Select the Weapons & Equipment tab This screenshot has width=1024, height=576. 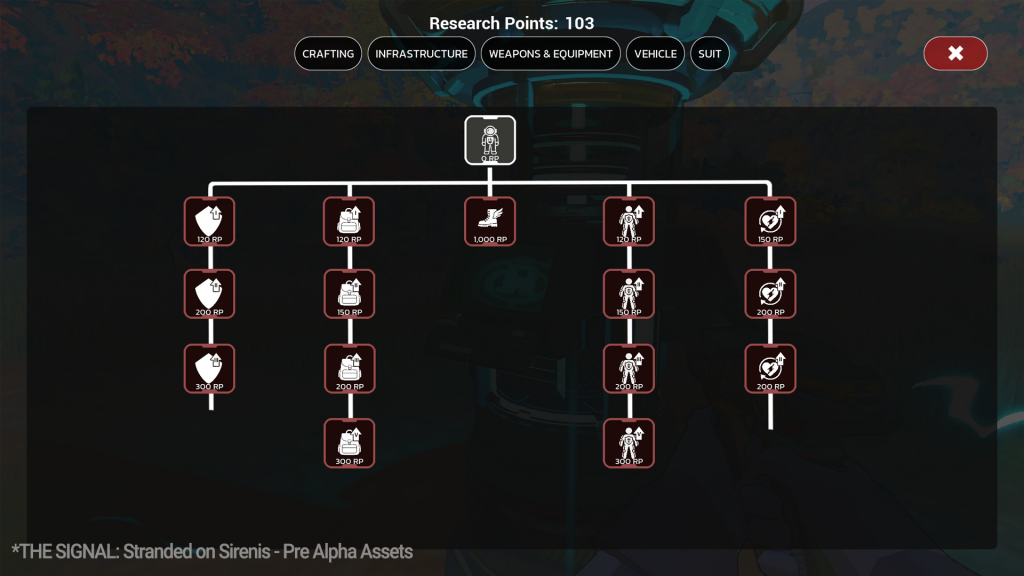tap(550, 54)
